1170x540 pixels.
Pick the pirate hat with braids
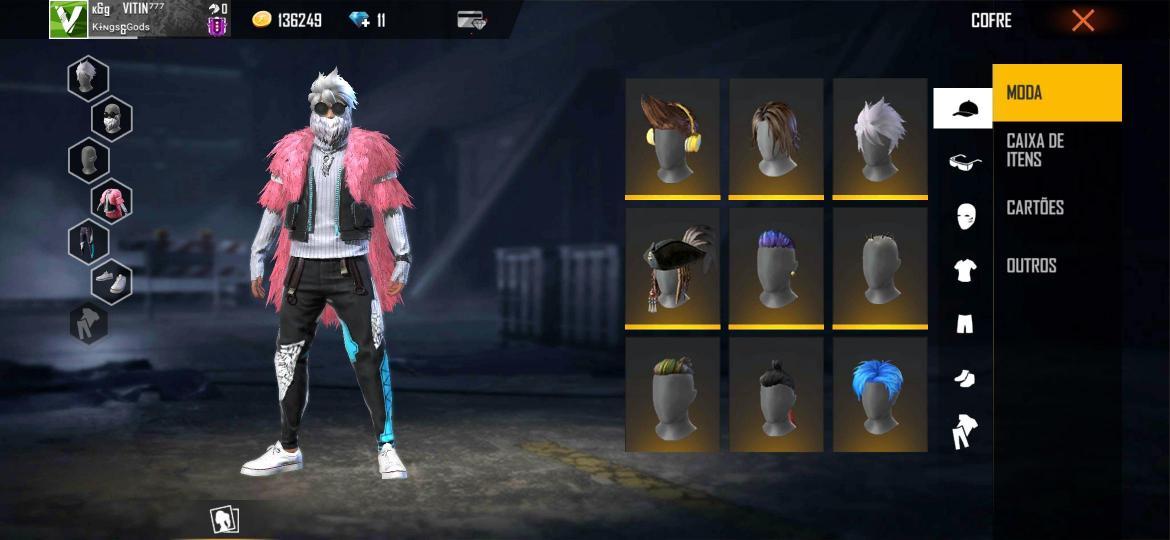click(672, 267)
